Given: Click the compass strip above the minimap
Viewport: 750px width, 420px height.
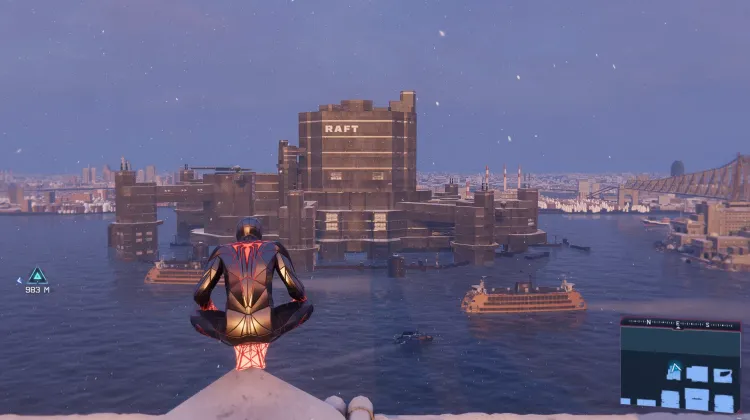Looking at the screenshot, I should point(680,324).
